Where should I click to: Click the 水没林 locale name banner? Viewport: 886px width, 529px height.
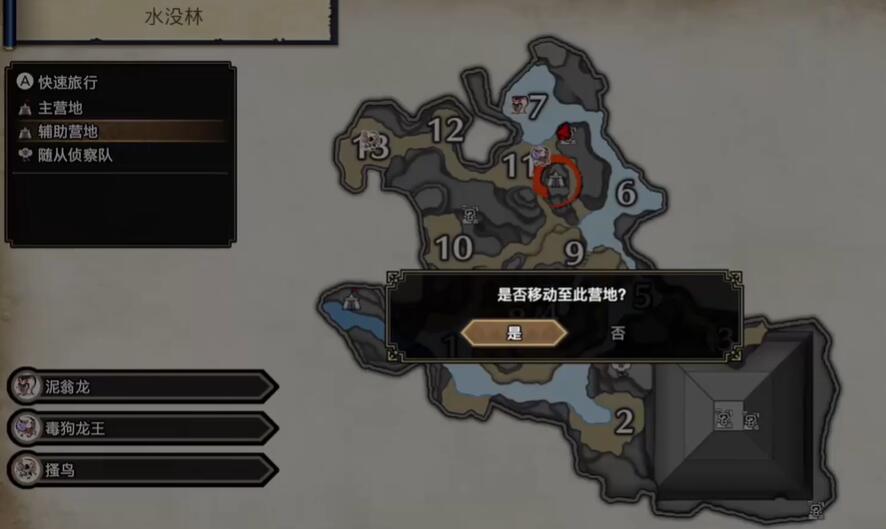pyautogui.click(x=170, y=17)
